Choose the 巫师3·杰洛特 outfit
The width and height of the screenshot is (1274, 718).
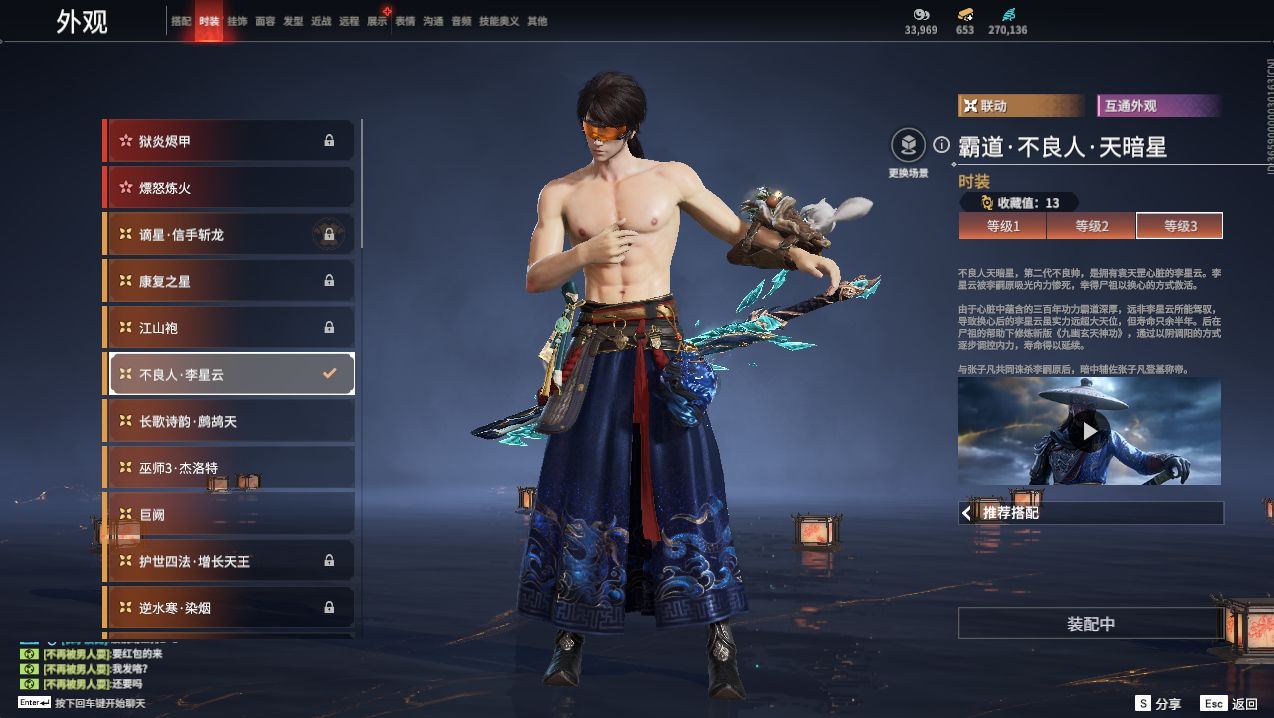point(229,468)
